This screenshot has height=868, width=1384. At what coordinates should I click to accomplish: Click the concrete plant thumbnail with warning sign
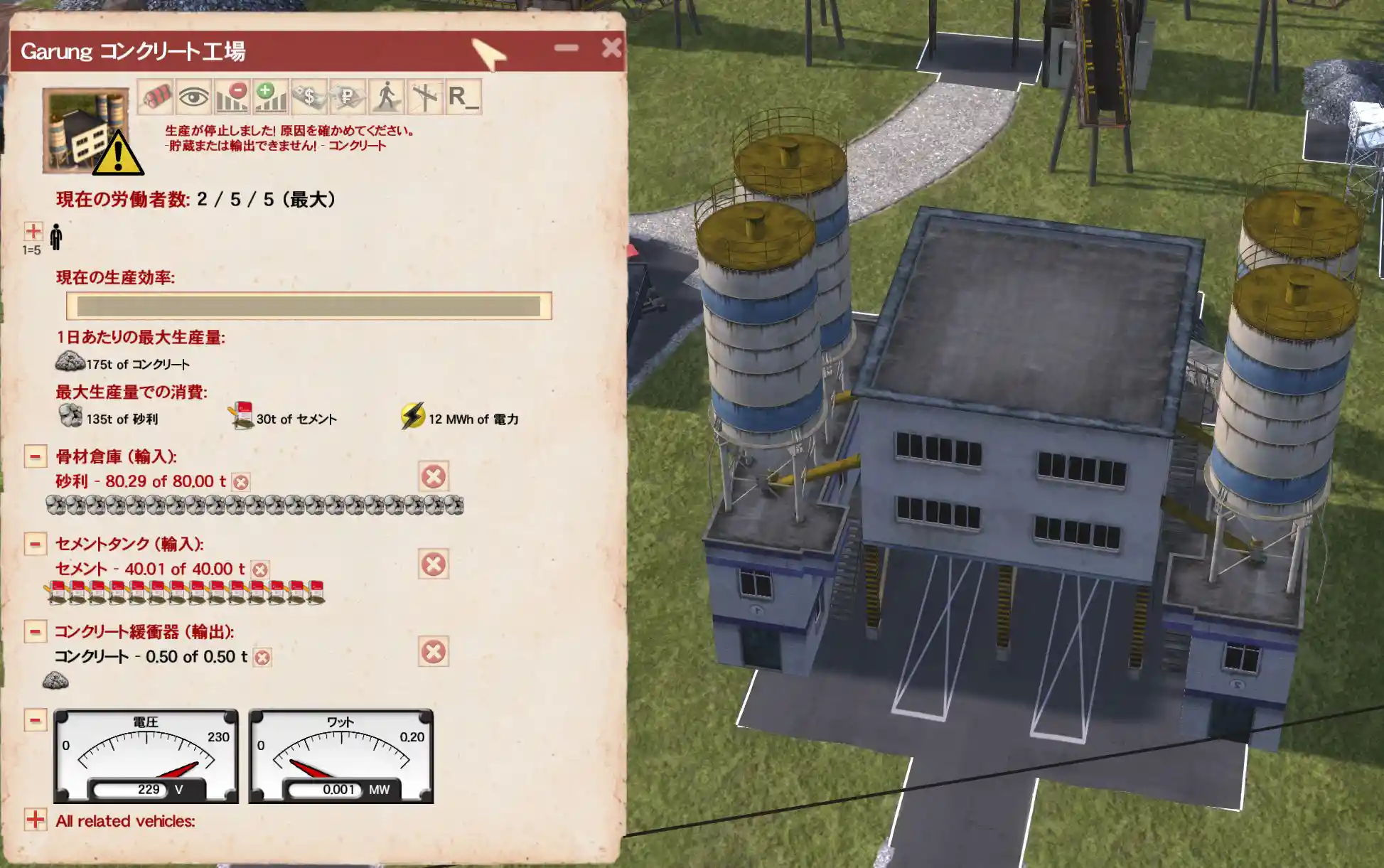pos(86,131)
